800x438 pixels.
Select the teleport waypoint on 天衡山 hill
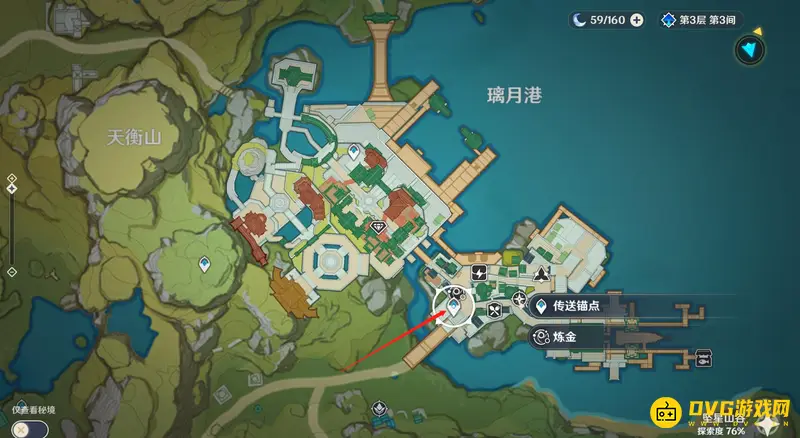point(203,263)
